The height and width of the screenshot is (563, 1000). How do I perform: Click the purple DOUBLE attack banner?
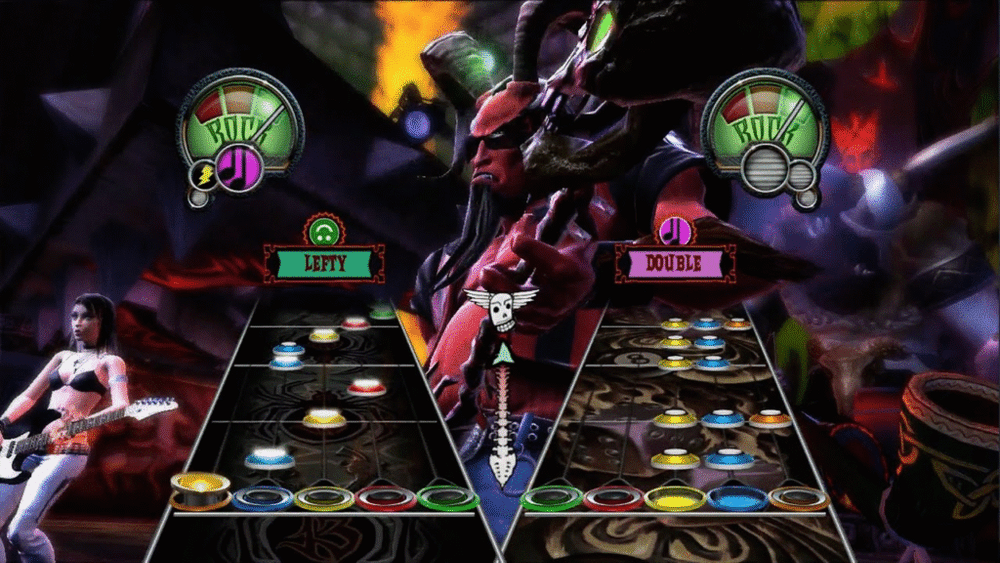click(676, 263)
